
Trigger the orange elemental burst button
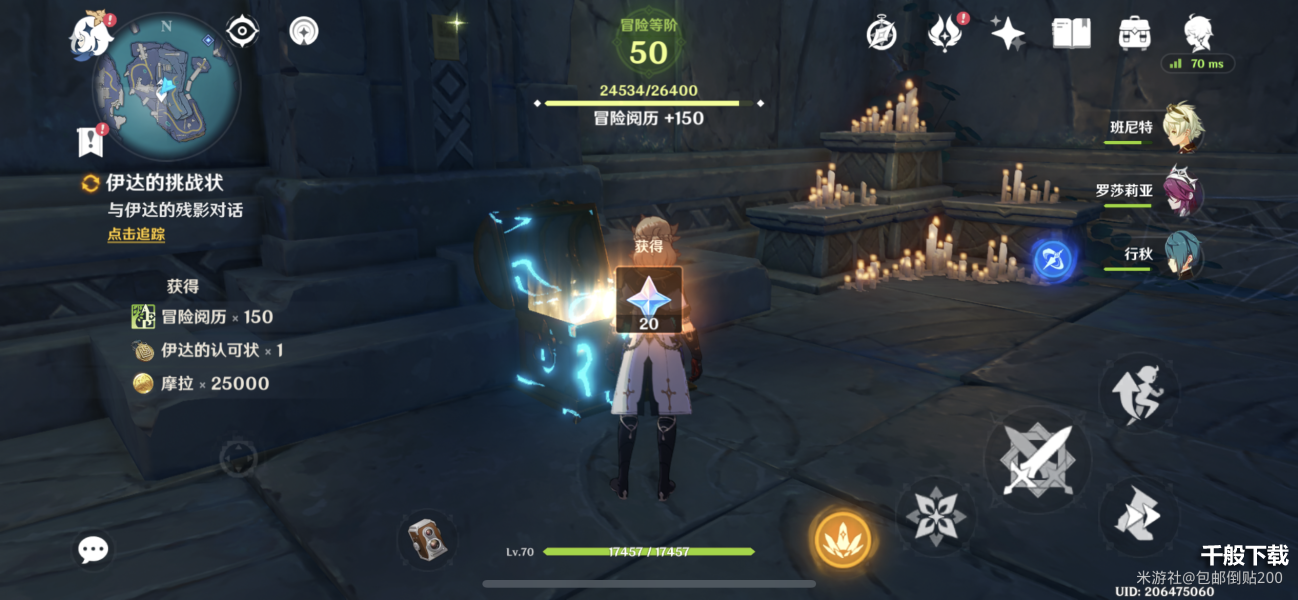click(x=842, y=538)
